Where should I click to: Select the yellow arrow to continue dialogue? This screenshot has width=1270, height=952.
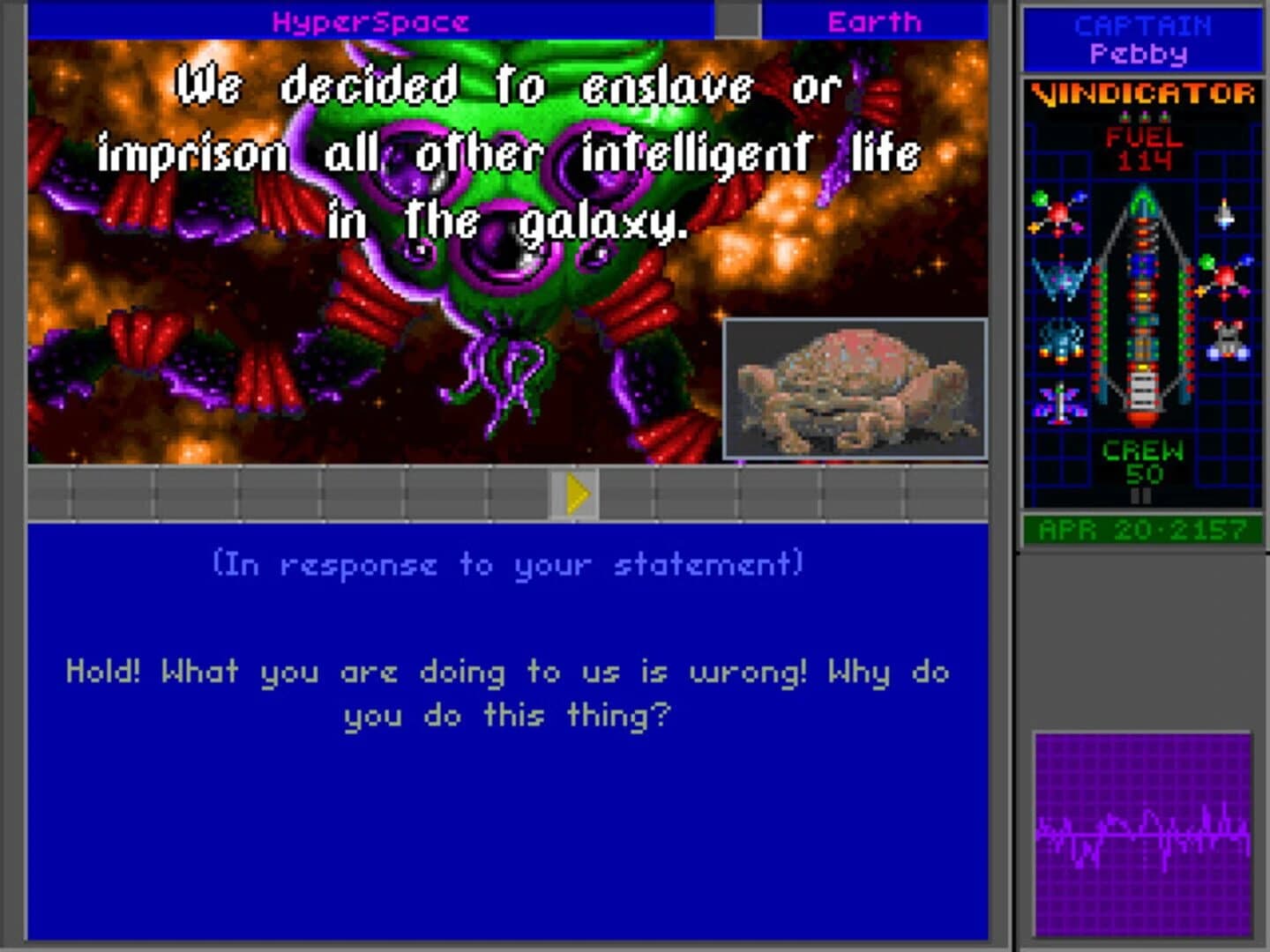(x=579, y=493)
